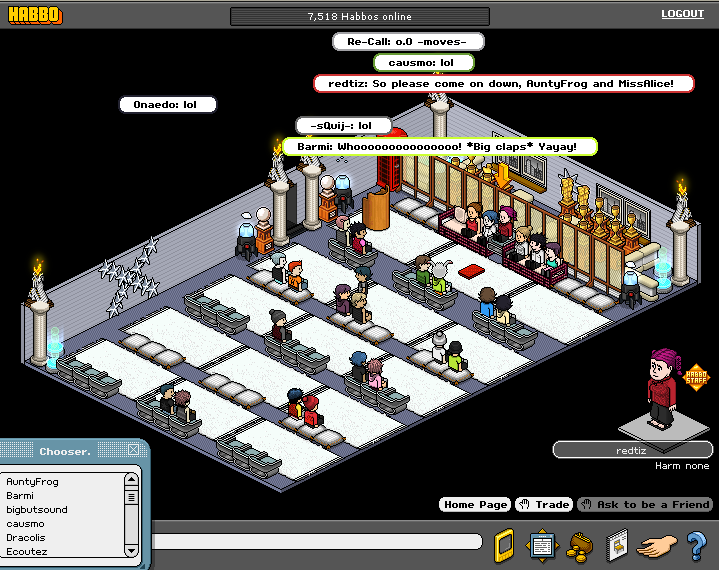The image size is (719, 570).
Task: Open the navigator icon with arrows
Action: pyautogui.click(x=542, y=545)
